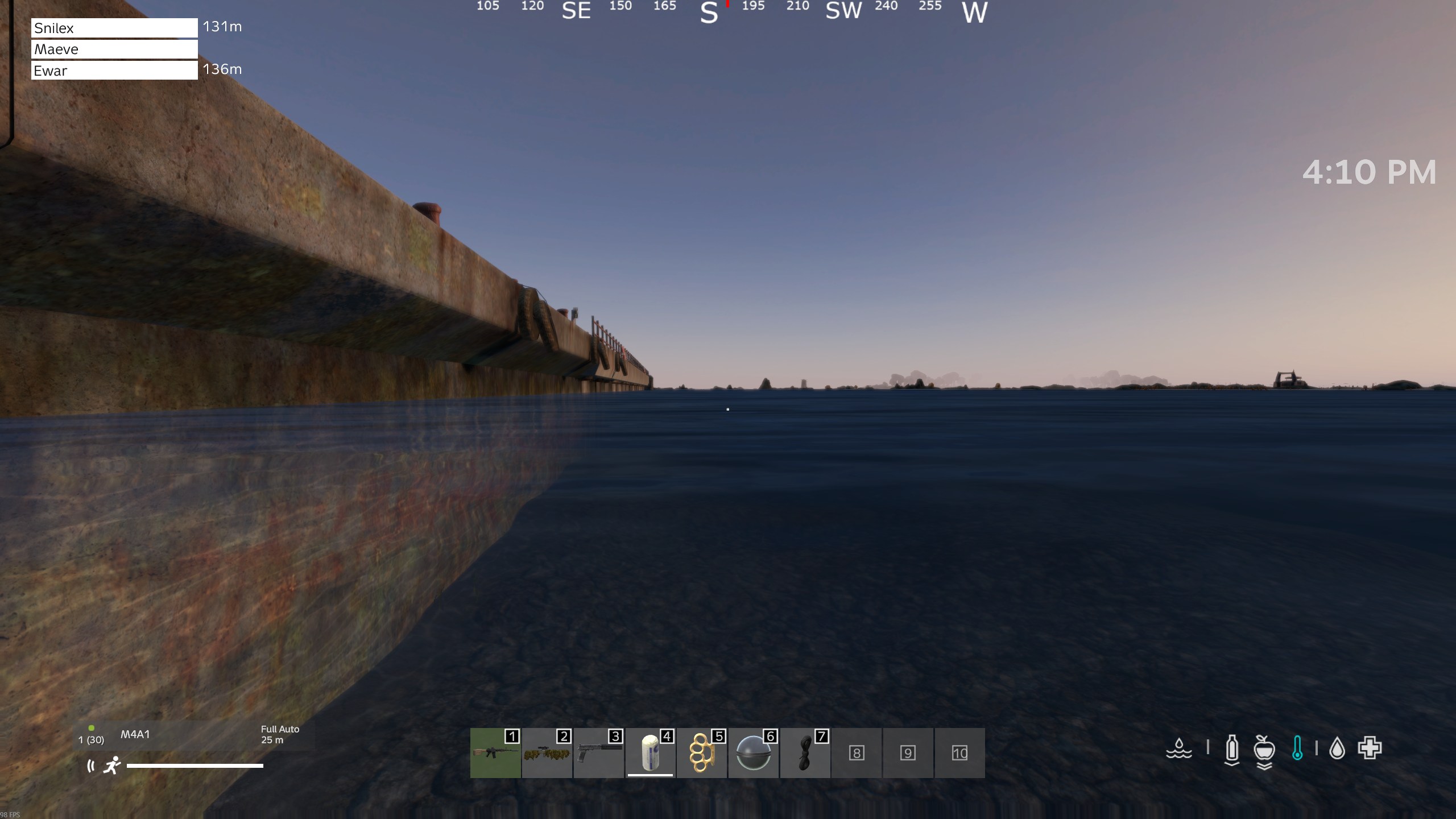Select the M4A1 rifle in hotbar slot 1
Image resolution: width=1456 pixels, height=819 pixels.
(495, 752)
